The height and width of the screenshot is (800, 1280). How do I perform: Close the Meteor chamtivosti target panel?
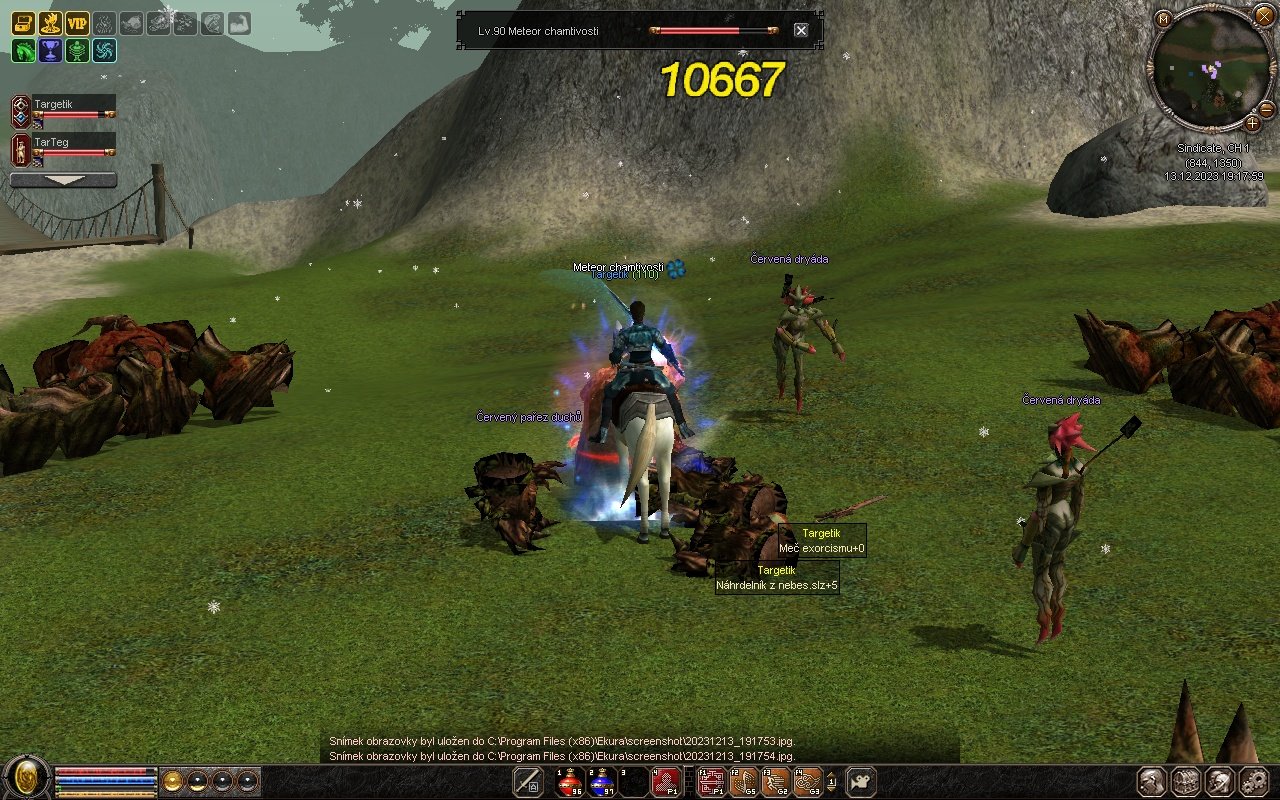pyautogui.click(x=801, y=30)
